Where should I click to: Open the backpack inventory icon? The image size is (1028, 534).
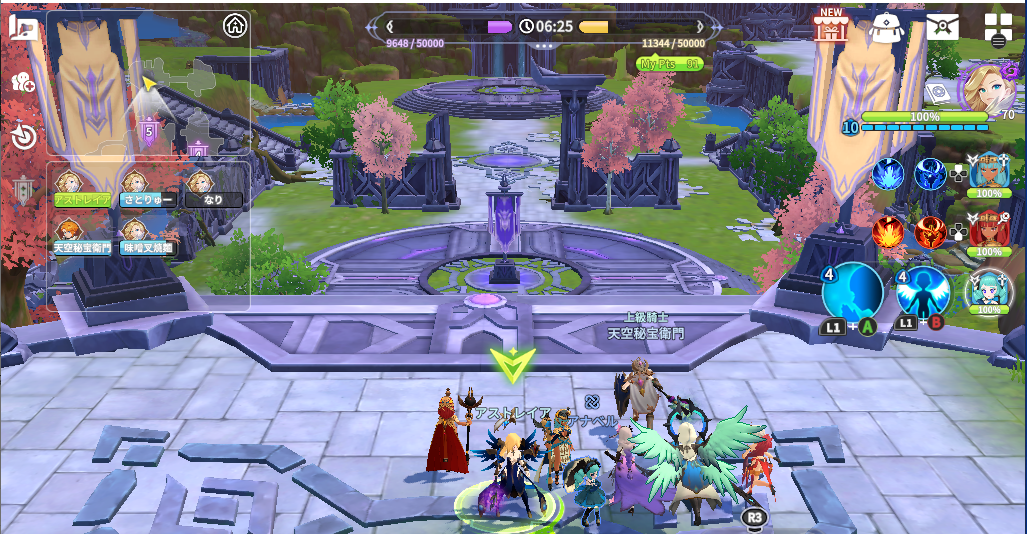click(x=886, y=27)
